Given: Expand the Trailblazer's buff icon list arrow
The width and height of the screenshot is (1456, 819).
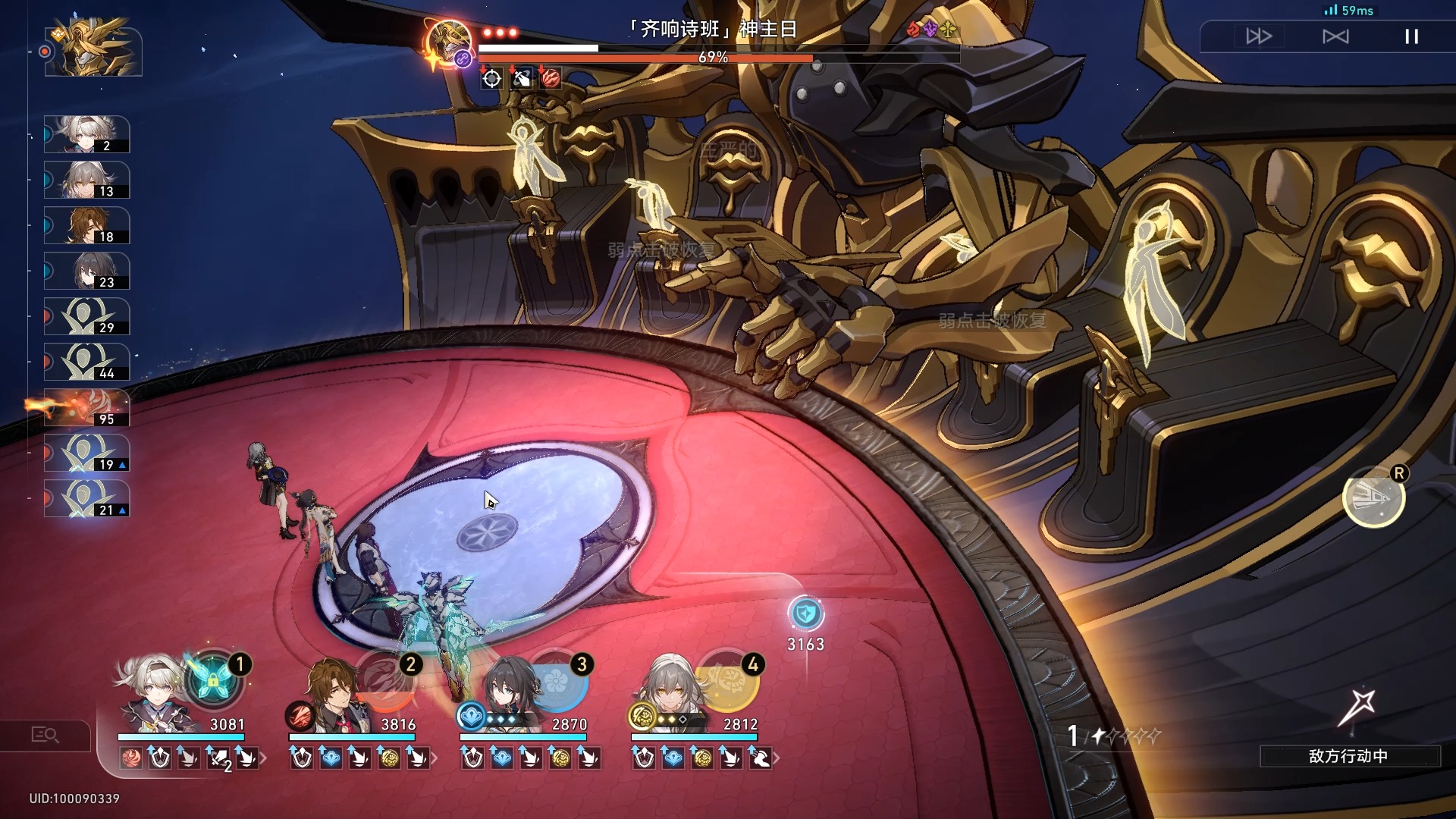Looking at the screenshot, I should pos(777,758).
